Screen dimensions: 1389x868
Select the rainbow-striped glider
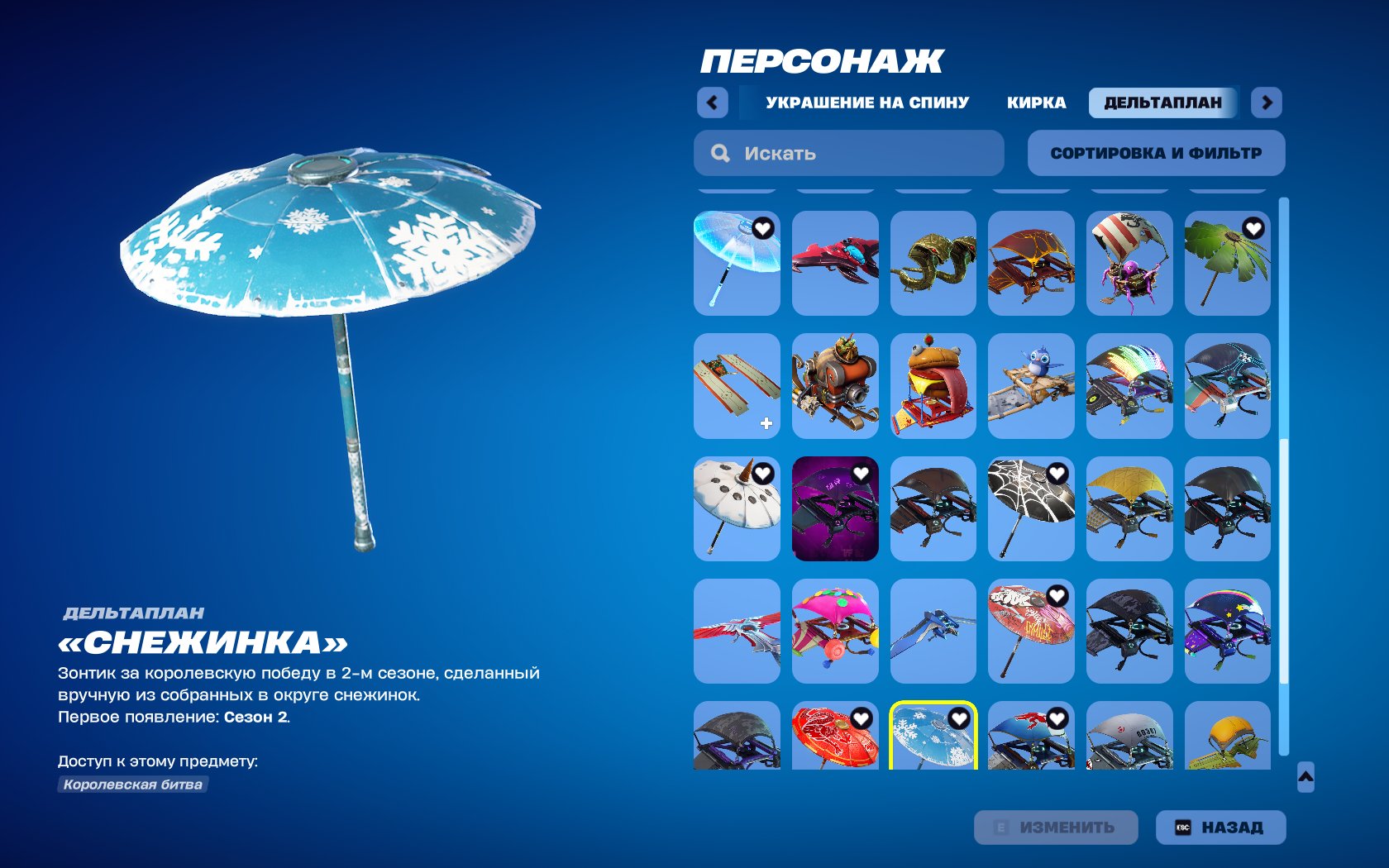pyautogui.click(x=1129, y=384)
